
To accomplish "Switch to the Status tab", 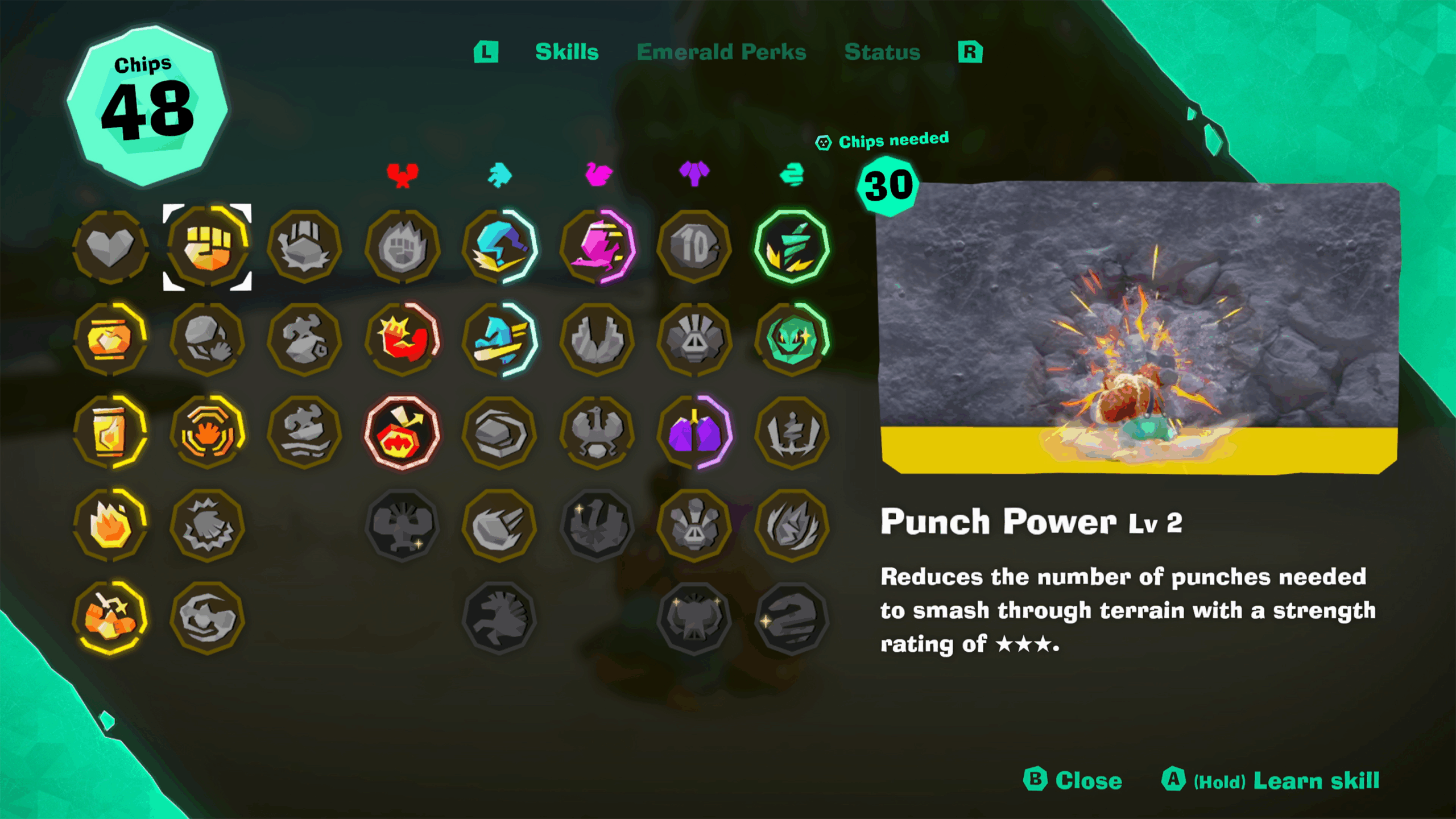I will click(882, 52).
